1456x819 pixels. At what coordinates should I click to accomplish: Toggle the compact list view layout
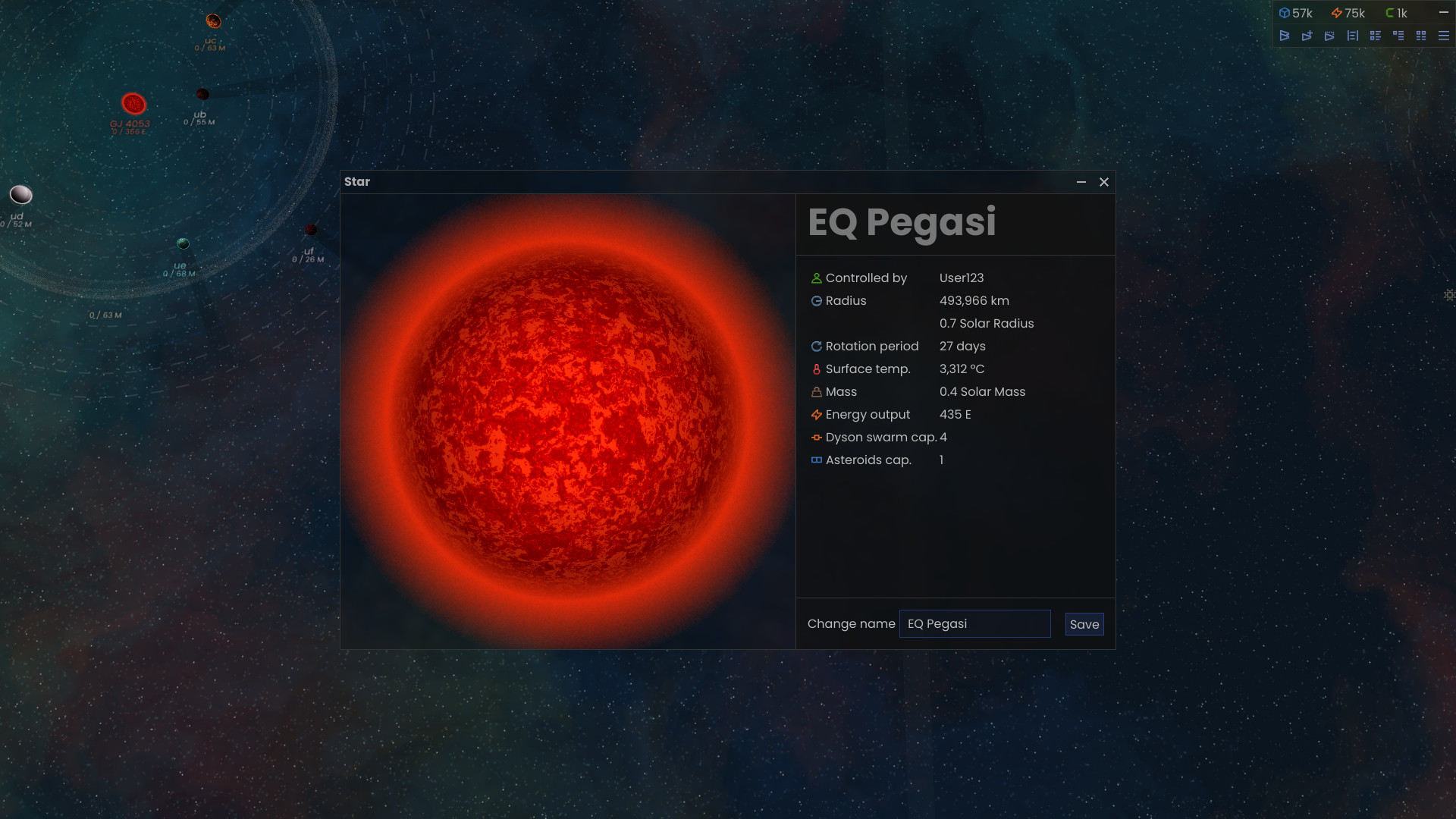1376,36
